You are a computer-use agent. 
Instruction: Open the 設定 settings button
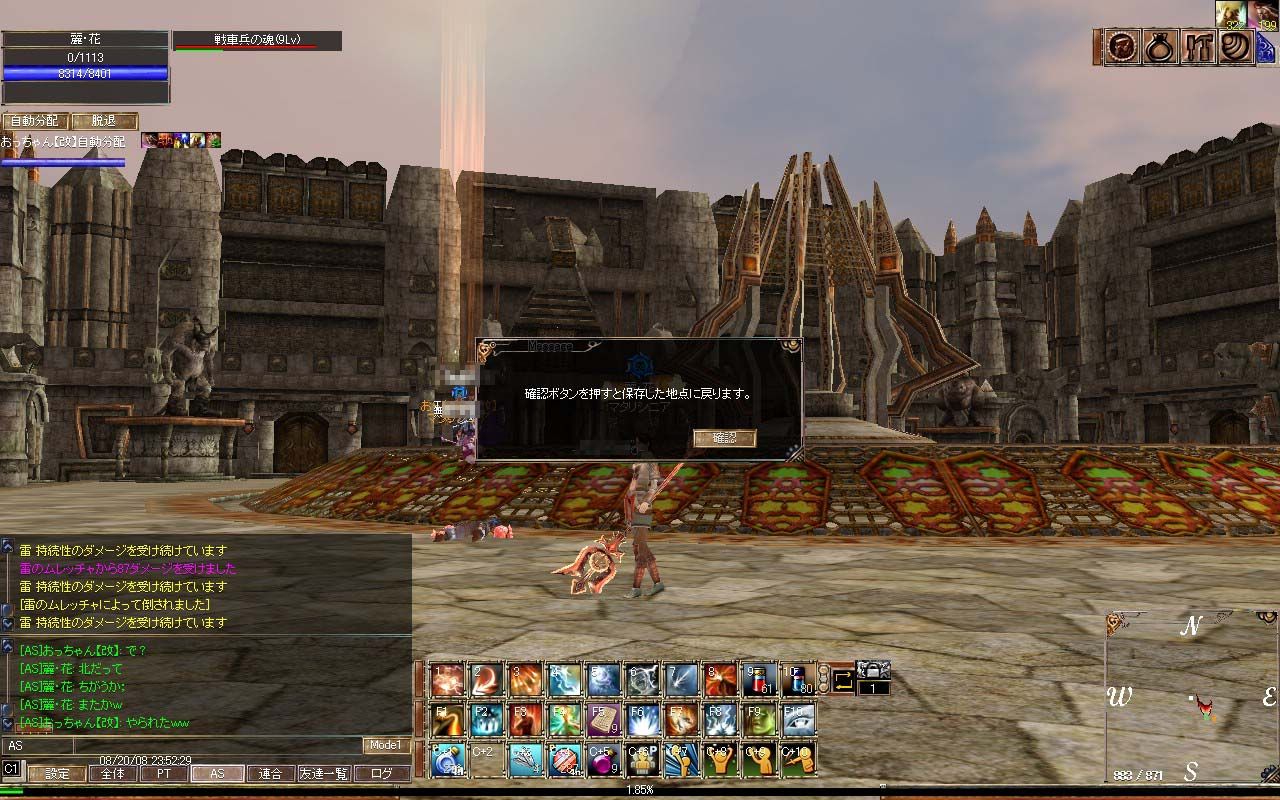click(x=56, y=773)
